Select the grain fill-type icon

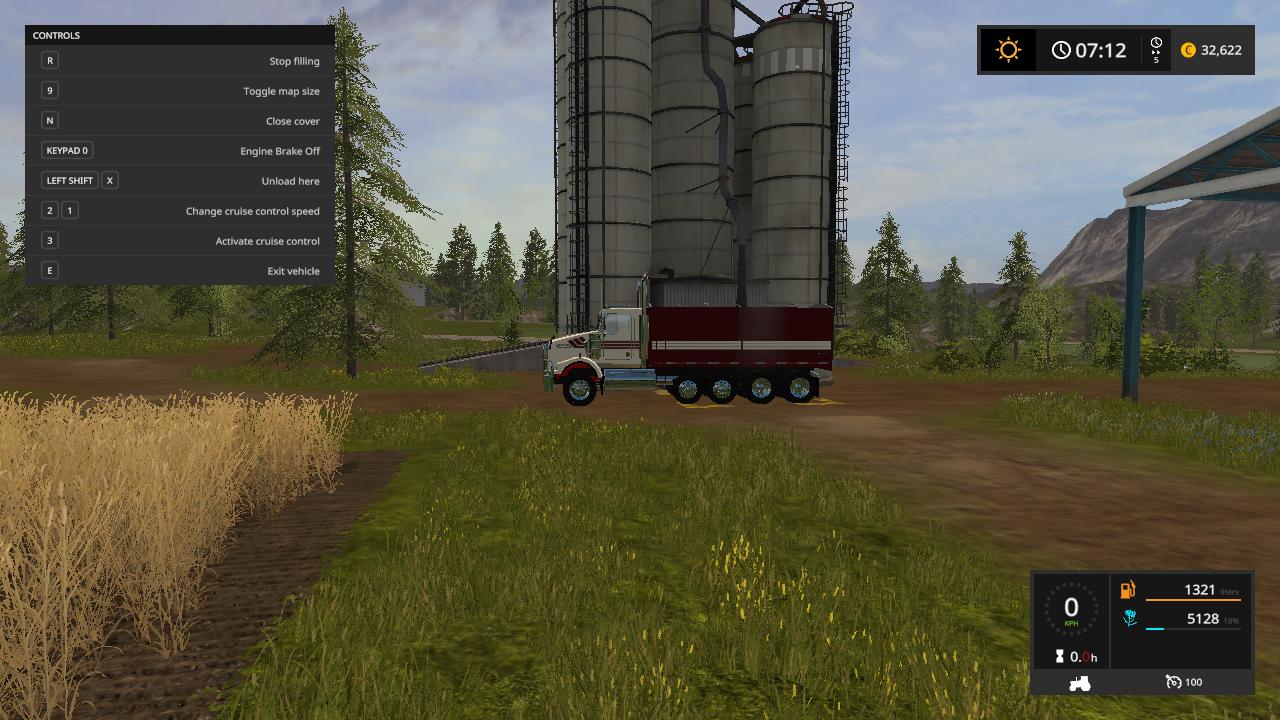[1129, 619]
